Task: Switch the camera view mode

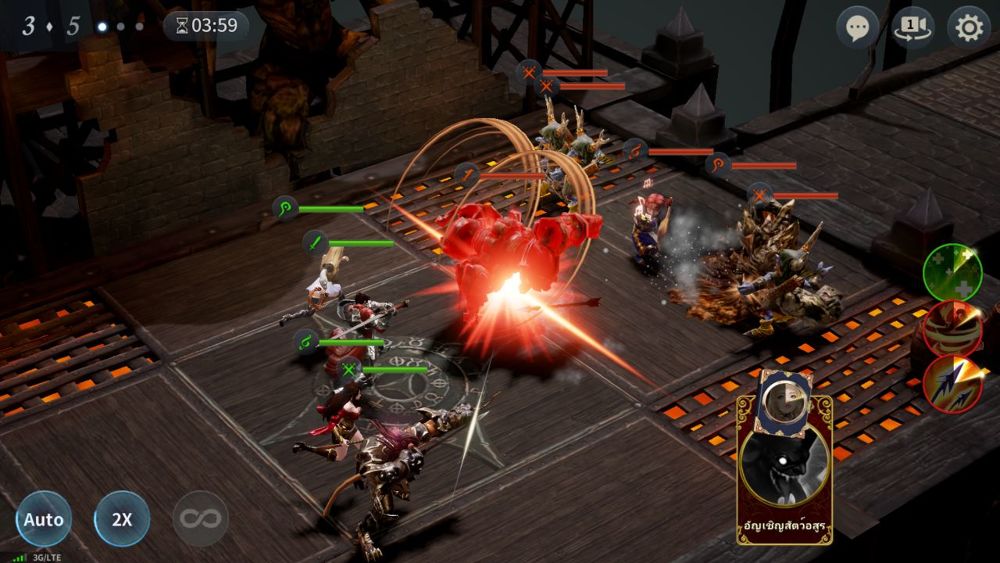Action: point(912,27)
